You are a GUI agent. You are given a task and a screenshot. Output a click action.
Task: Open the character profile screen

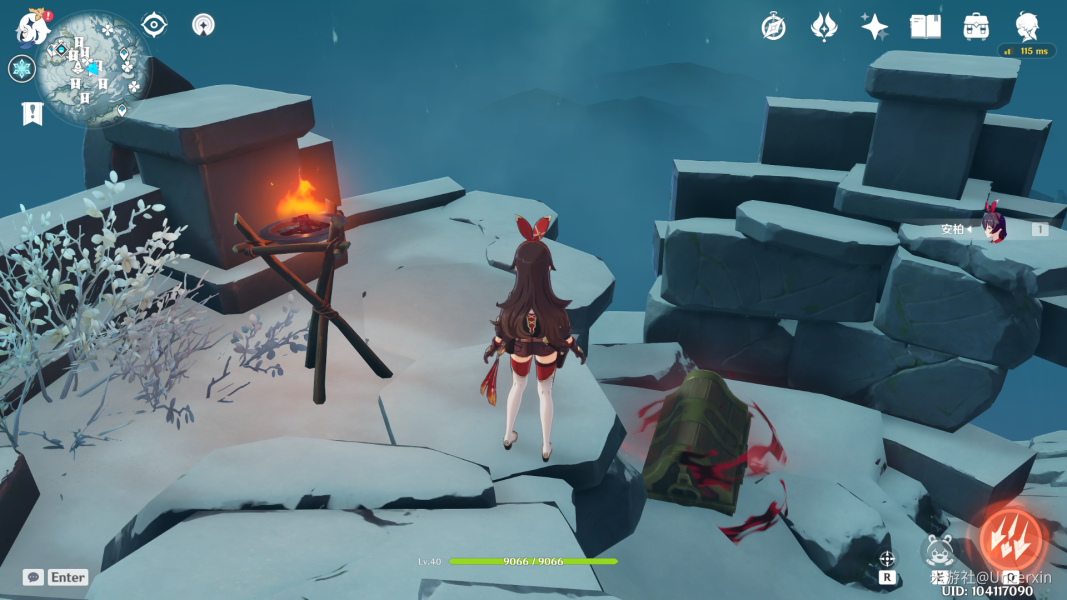pyautogui.click(x=1027, y=27)
